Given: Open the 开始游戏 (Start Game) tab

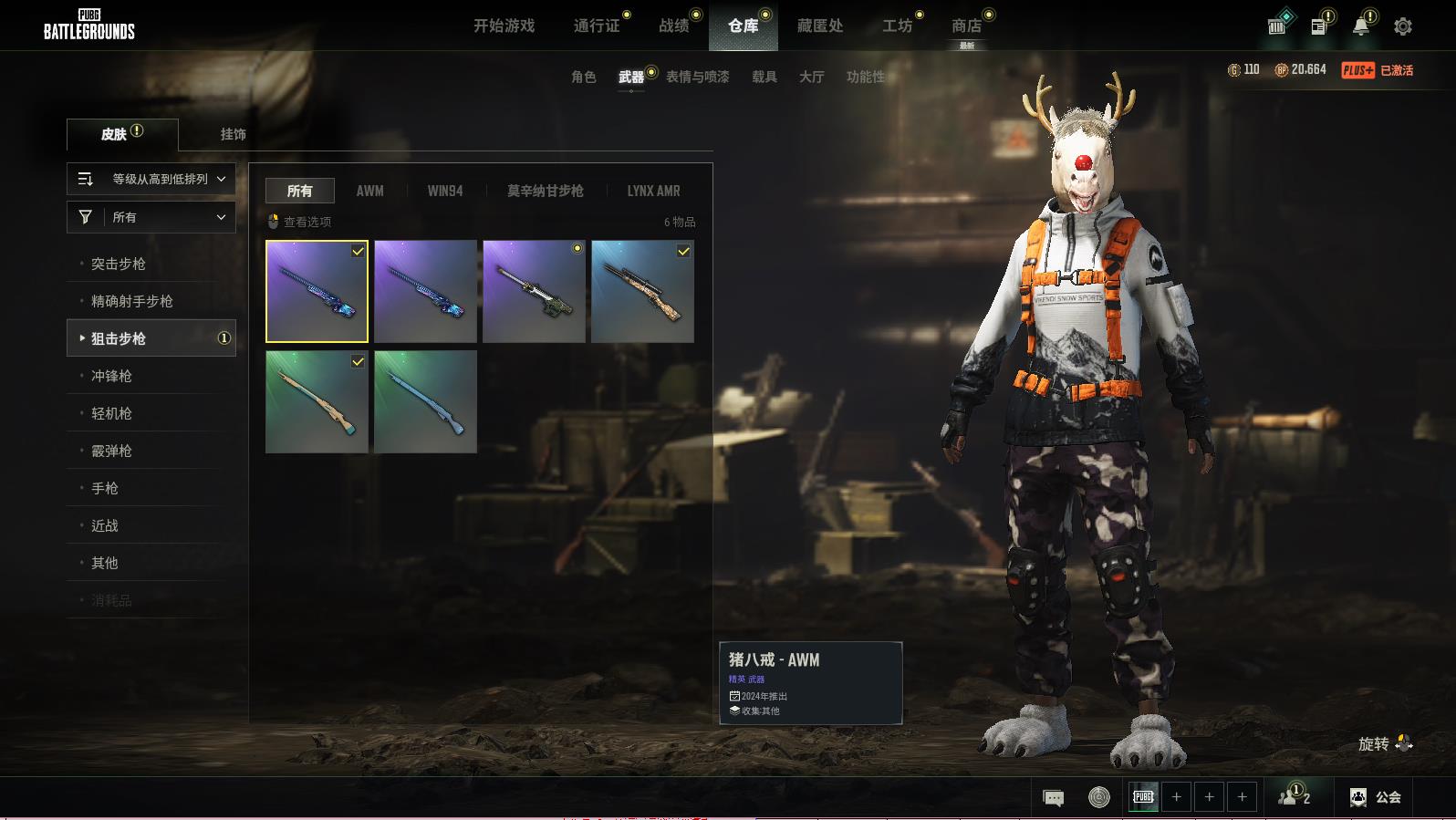Looking at the screenshot, I should coord(504,26).
